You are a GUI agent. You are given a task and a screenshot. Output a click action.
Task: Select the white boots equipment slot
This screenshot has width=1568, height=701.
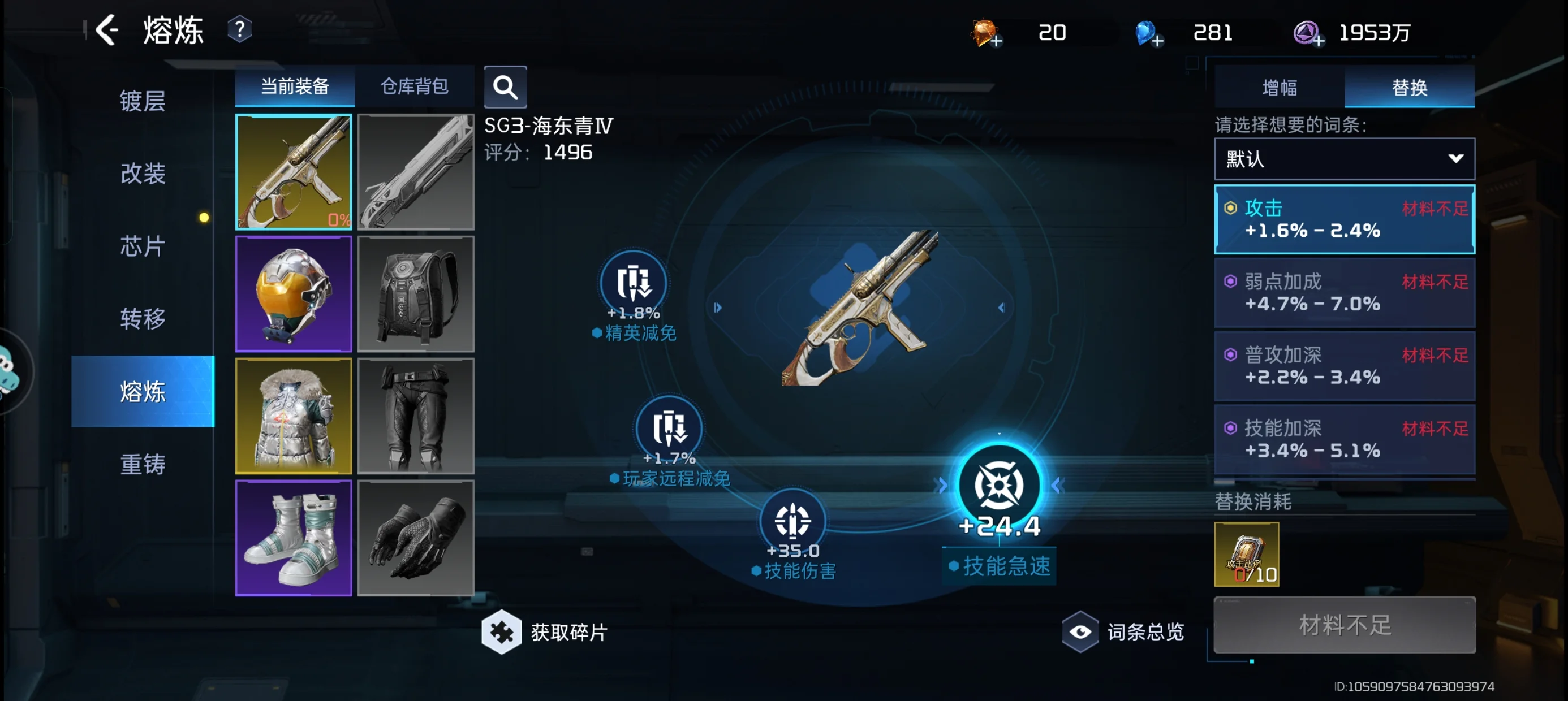coord(294,538)
